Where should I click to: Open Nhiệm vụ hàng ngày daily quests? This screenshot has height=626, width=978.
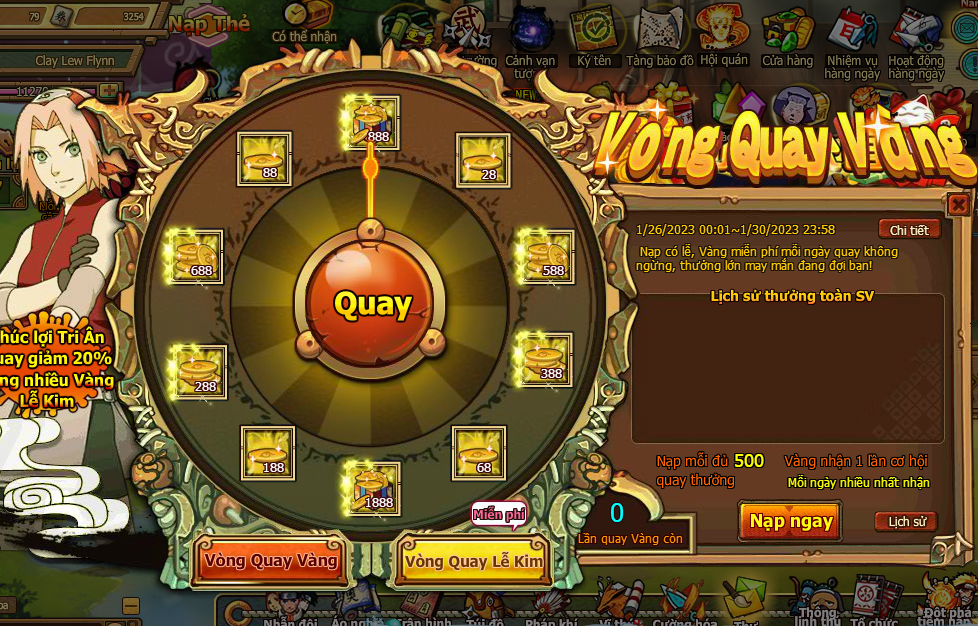[x=852, y=40]
